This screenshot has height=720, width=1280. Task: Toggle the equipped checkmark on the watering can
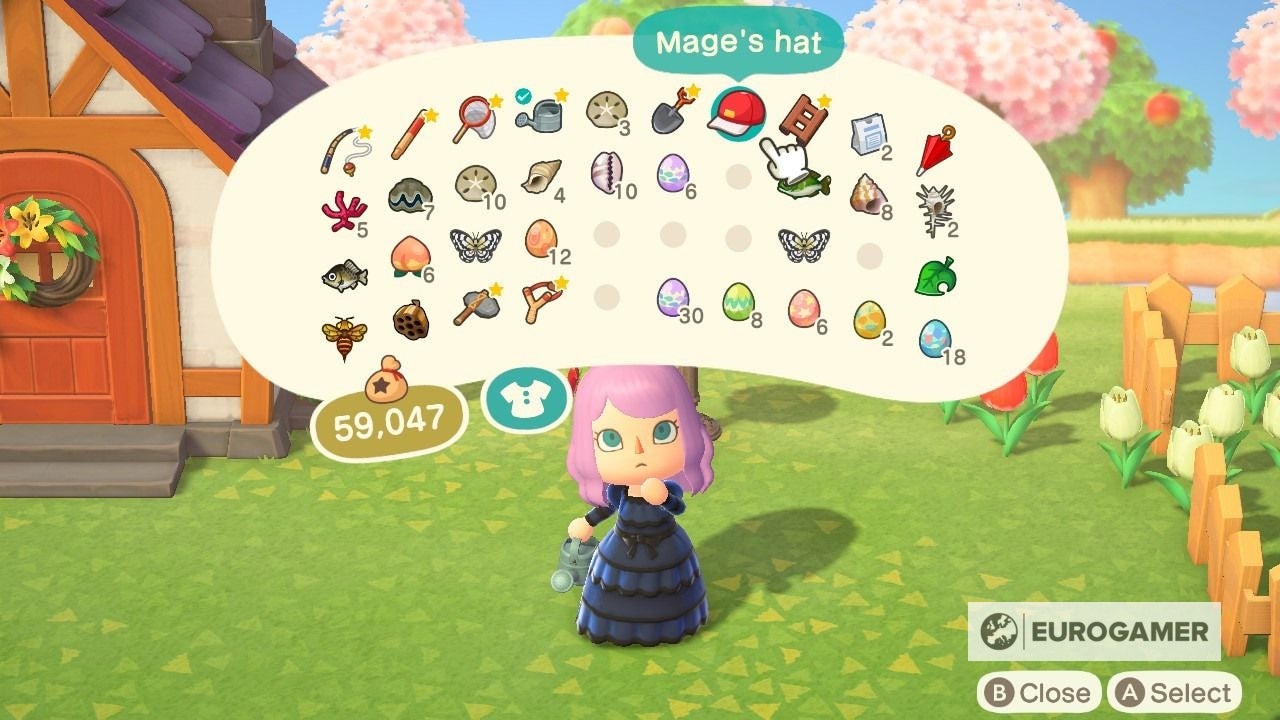pyautogui.click(x=524, y=96)
